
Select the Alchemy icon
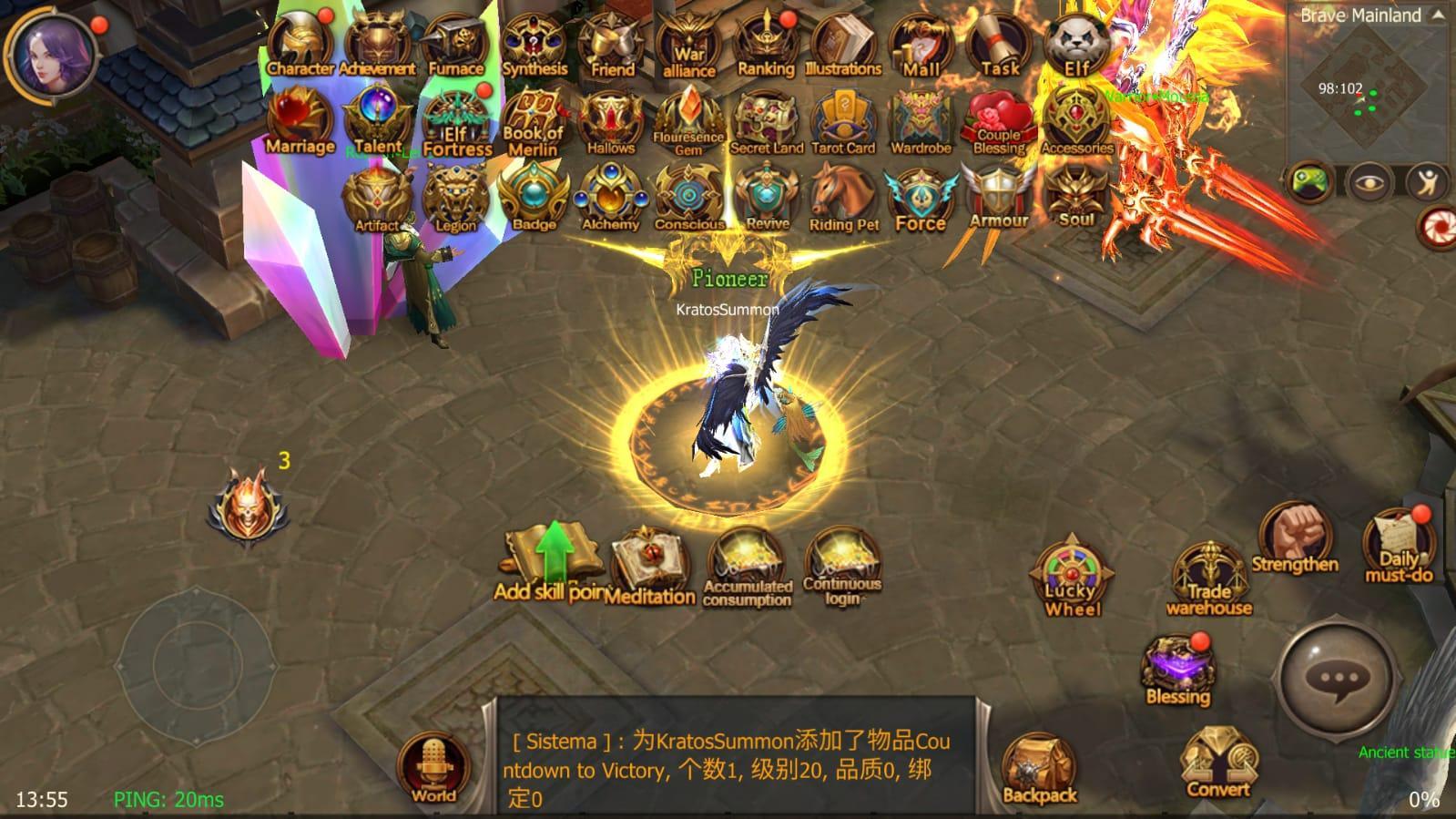pyautogui.click(x=612, y=198)
